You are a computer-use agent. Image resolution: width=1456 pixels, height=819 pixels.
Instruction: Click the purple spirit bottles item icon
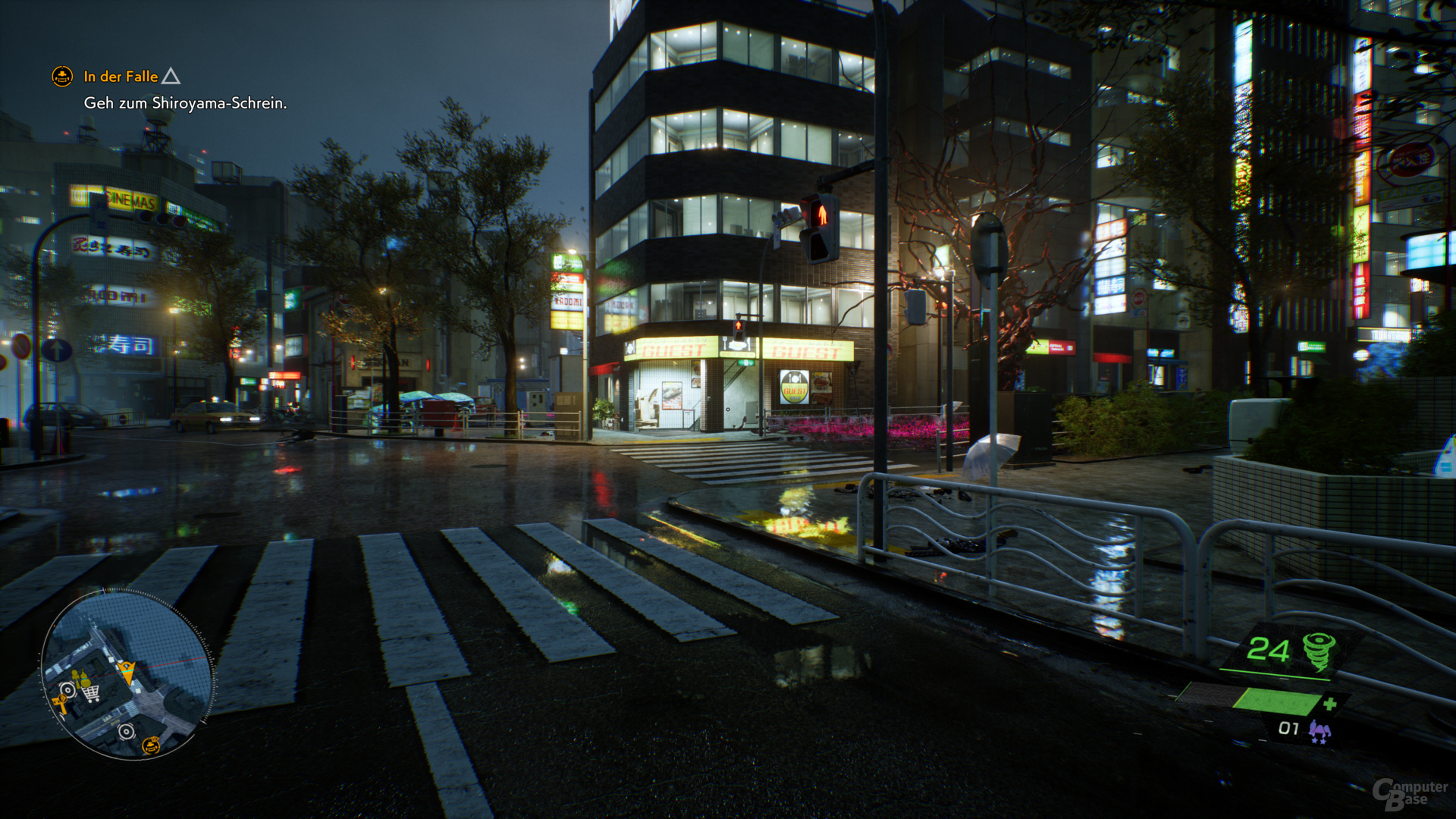1319,728
